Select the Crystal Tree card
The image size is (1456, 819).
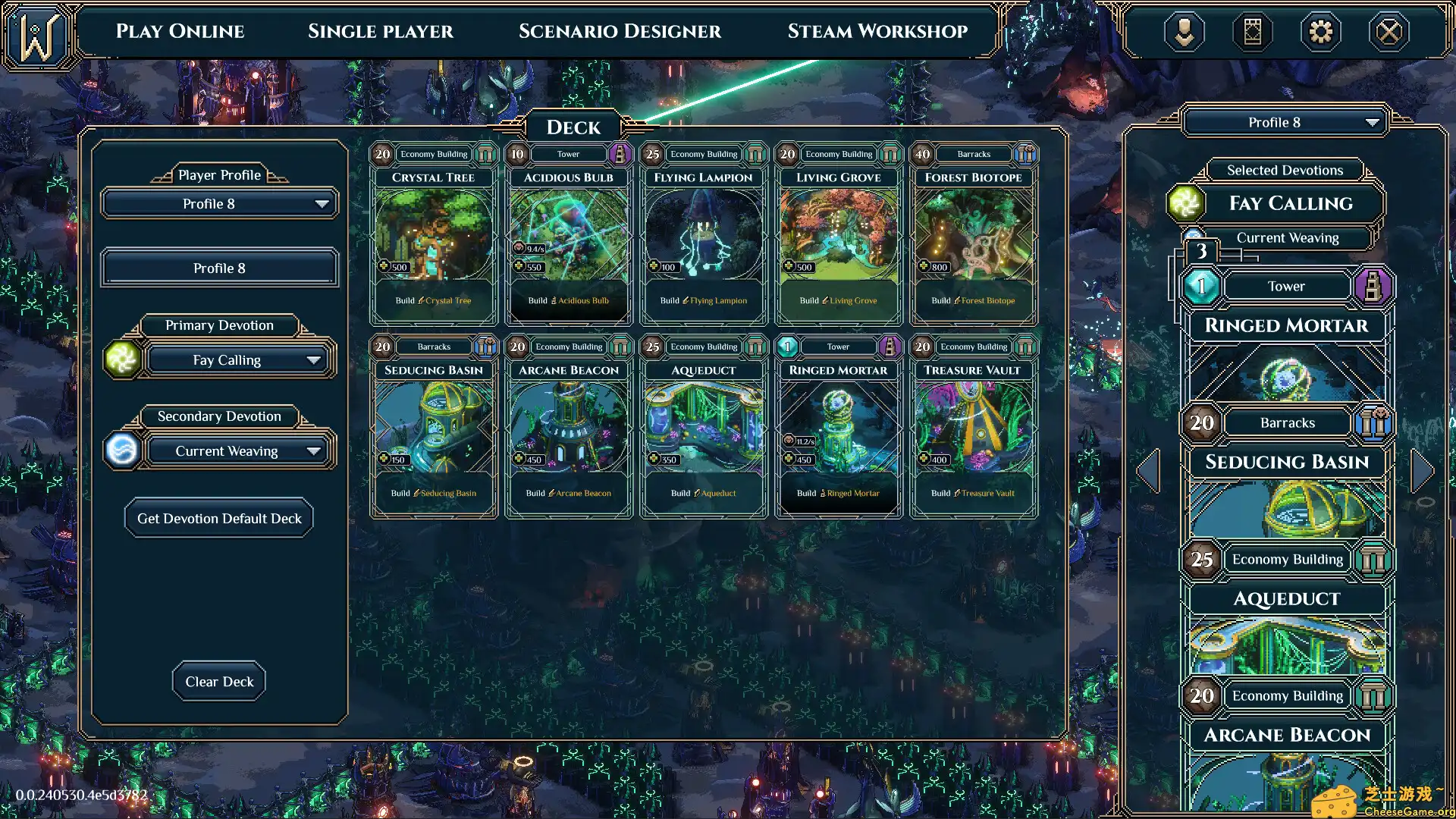[434, 235]
